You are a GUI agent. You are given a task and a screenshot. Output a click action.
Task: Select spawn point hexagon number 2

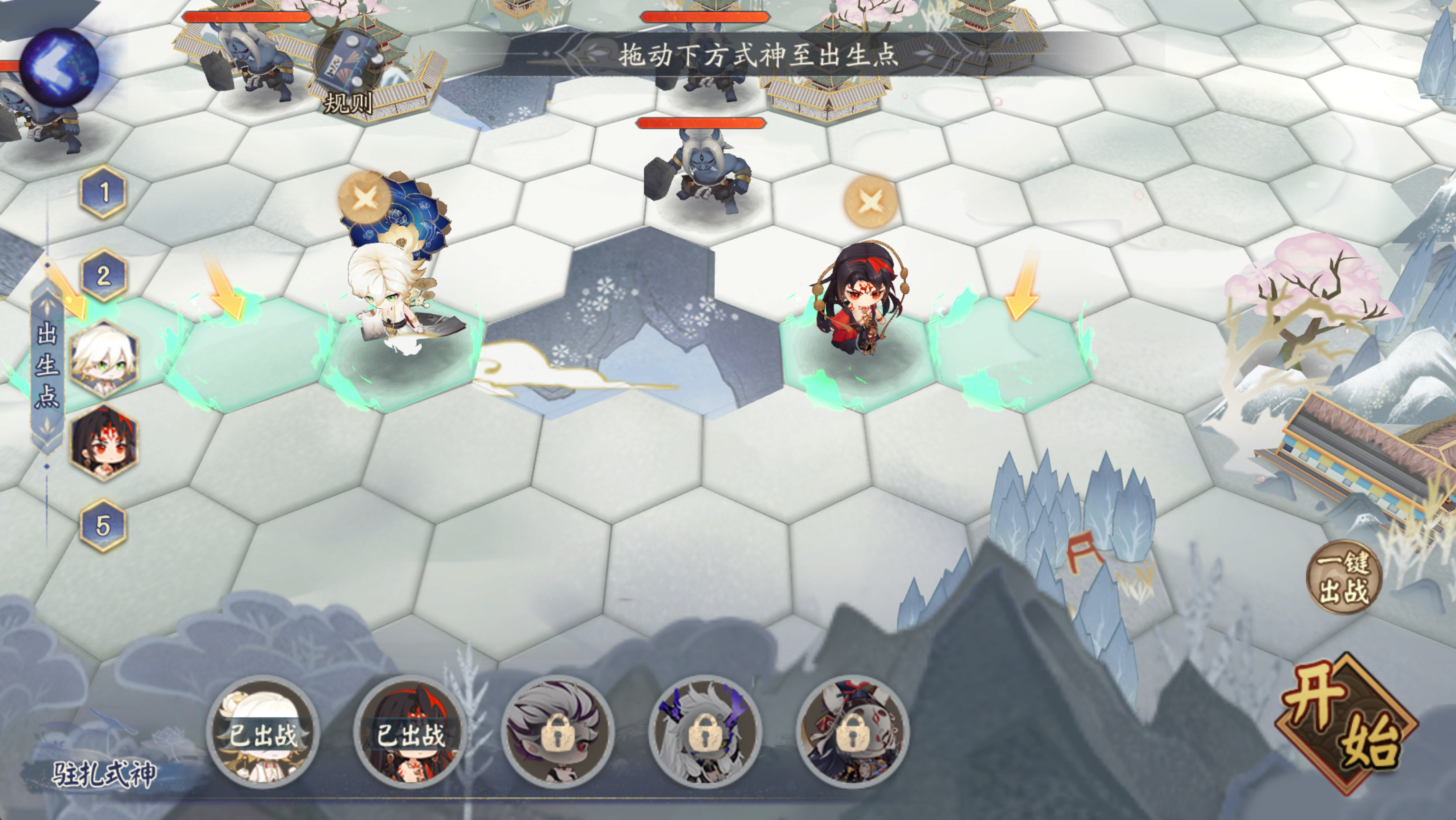[x=104, y=275]
